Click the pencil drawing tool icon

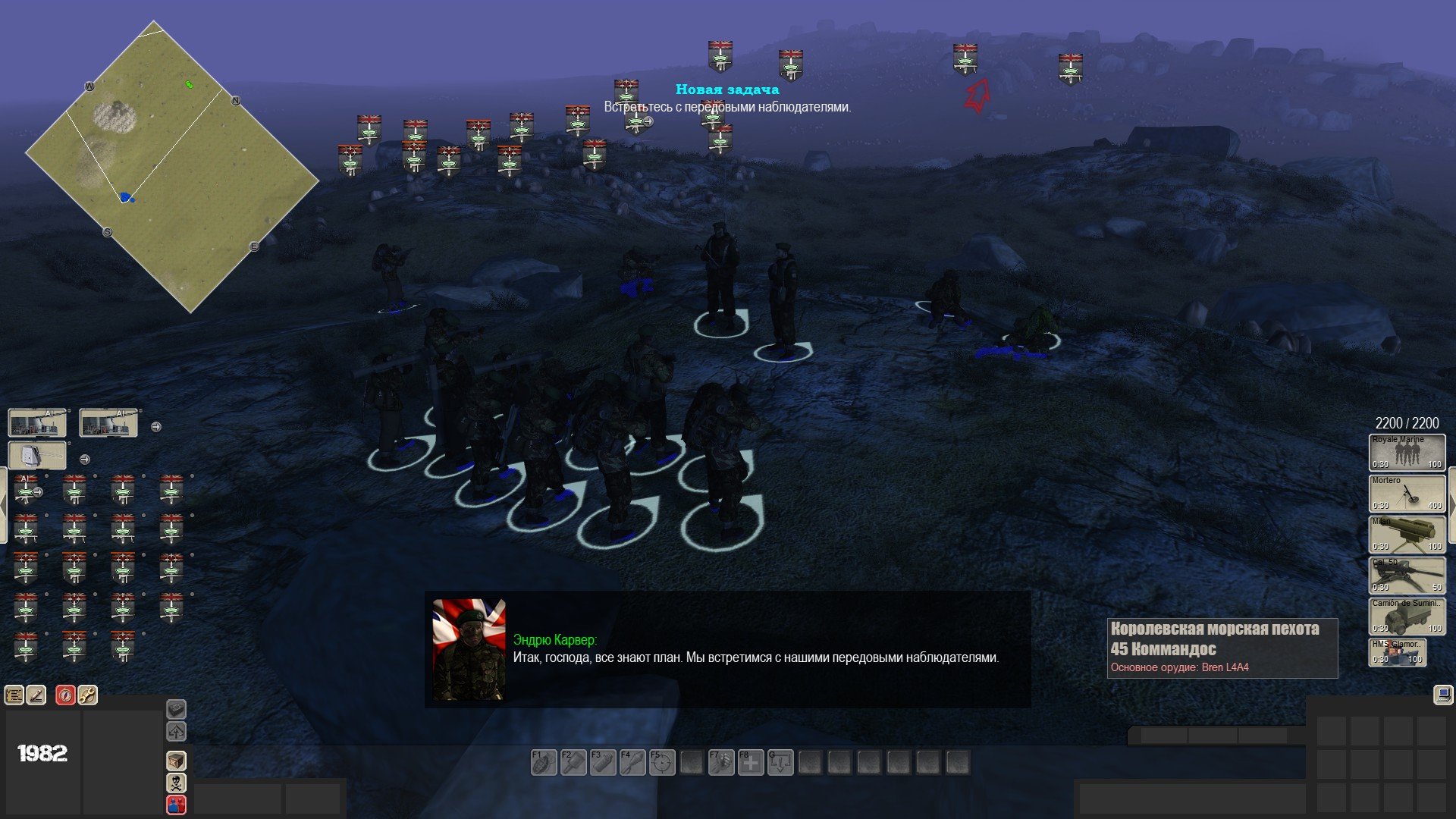(36, 695)
